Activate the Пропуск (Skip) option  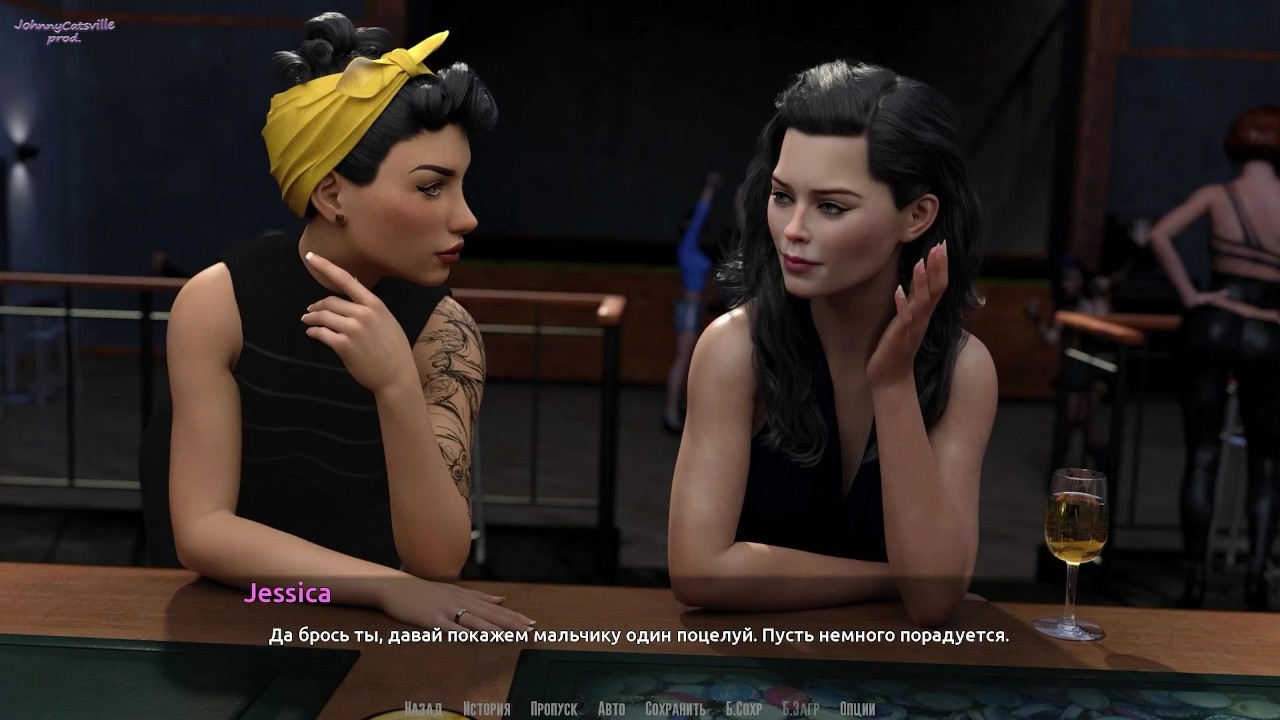554,709
